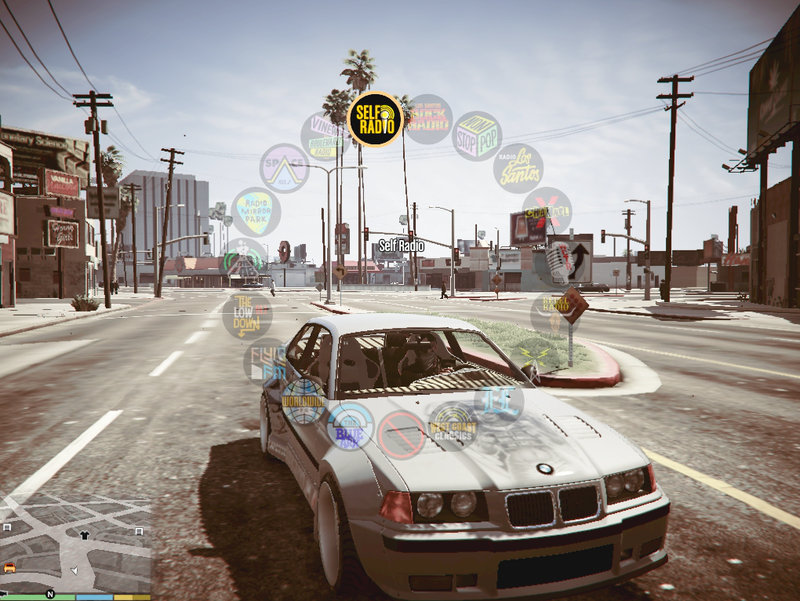Screen dimensions: 800x601
Task: Switch to The Lowdown station
Action: pos(247,314)
